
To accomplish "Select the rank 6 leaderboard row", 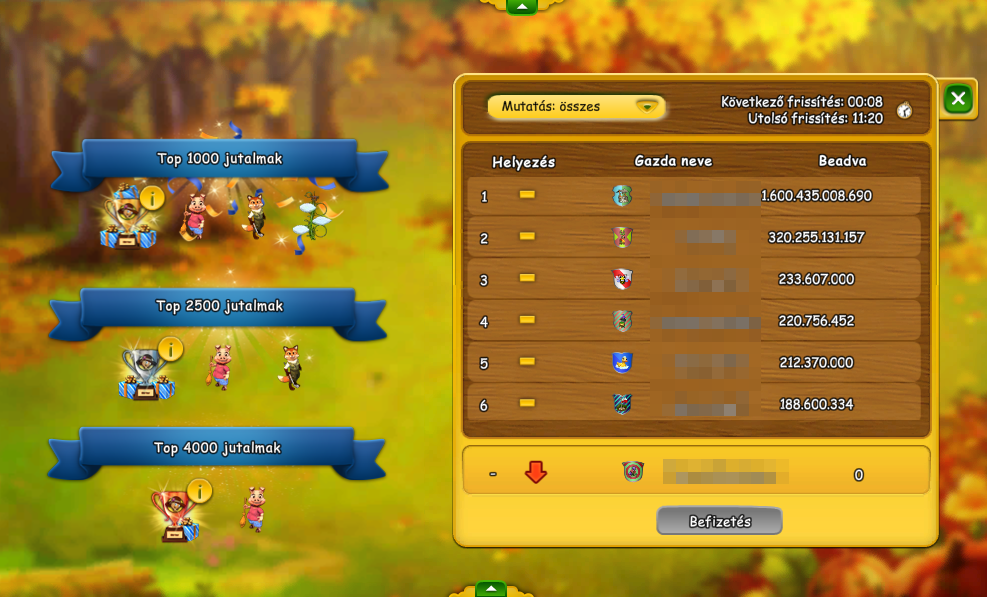I will (x=694, y=404).
